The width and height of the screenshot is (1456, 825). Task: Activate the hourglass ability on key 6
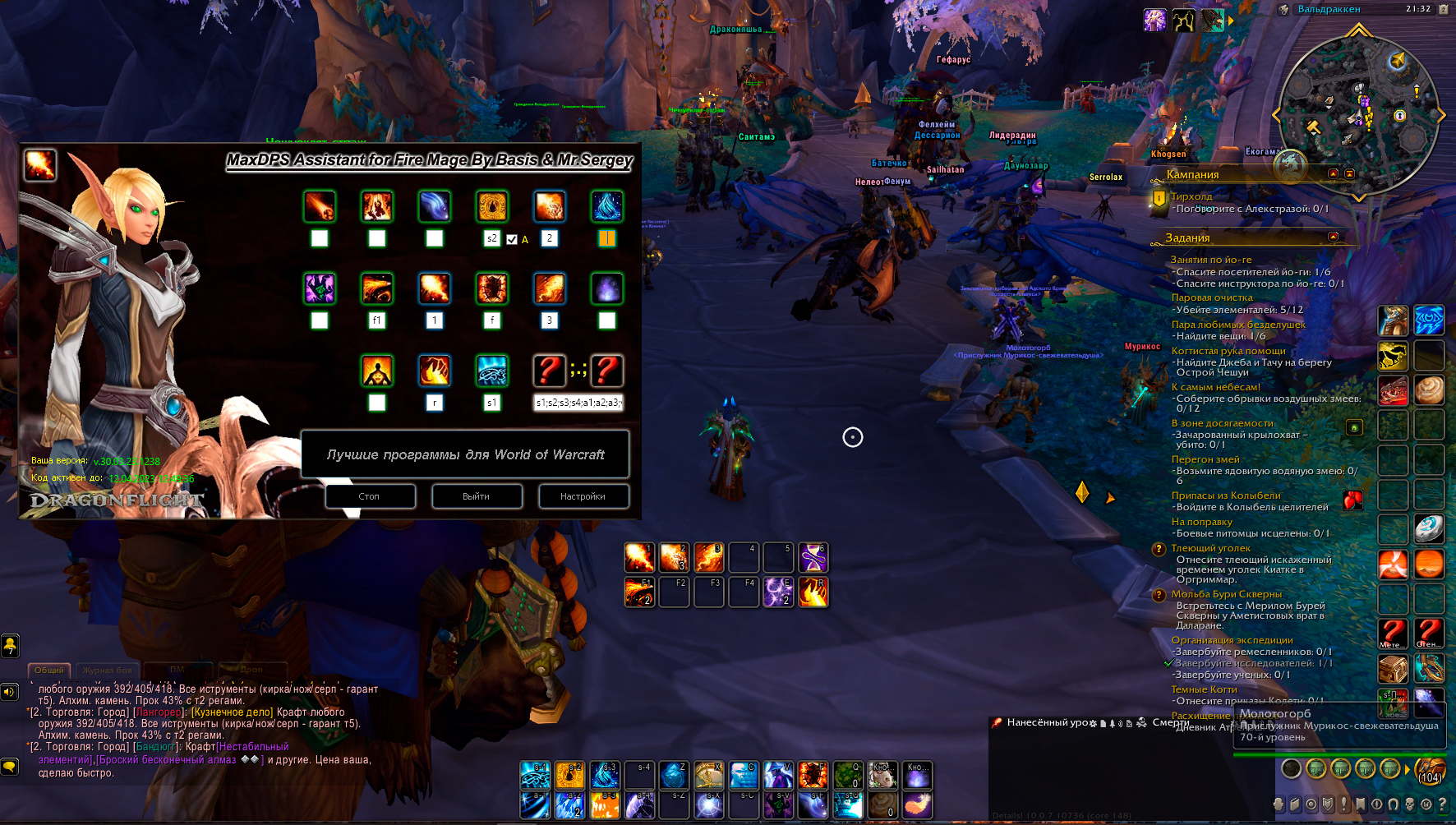pos(813,558)
